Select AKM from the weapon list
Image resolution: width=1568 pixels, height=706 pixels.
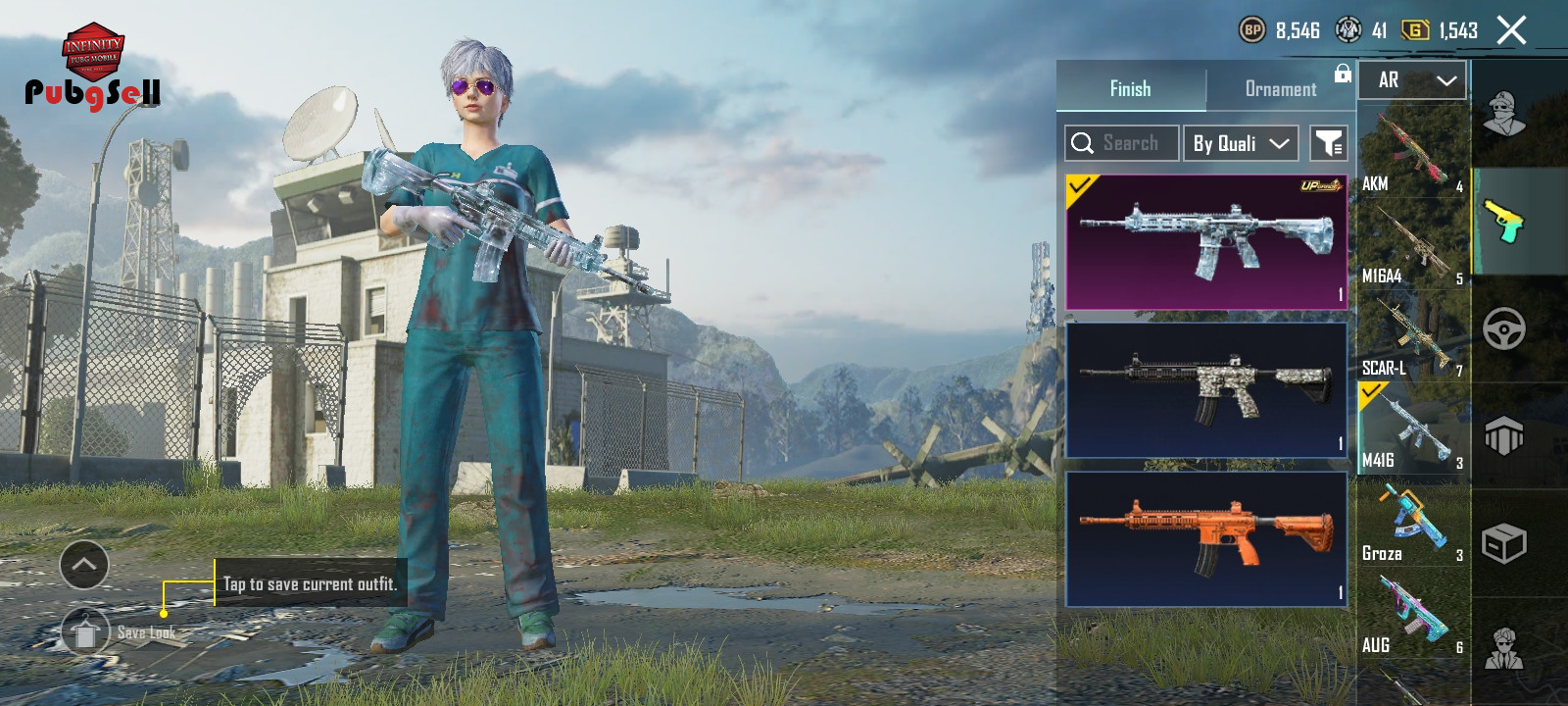coord(1412,152)
